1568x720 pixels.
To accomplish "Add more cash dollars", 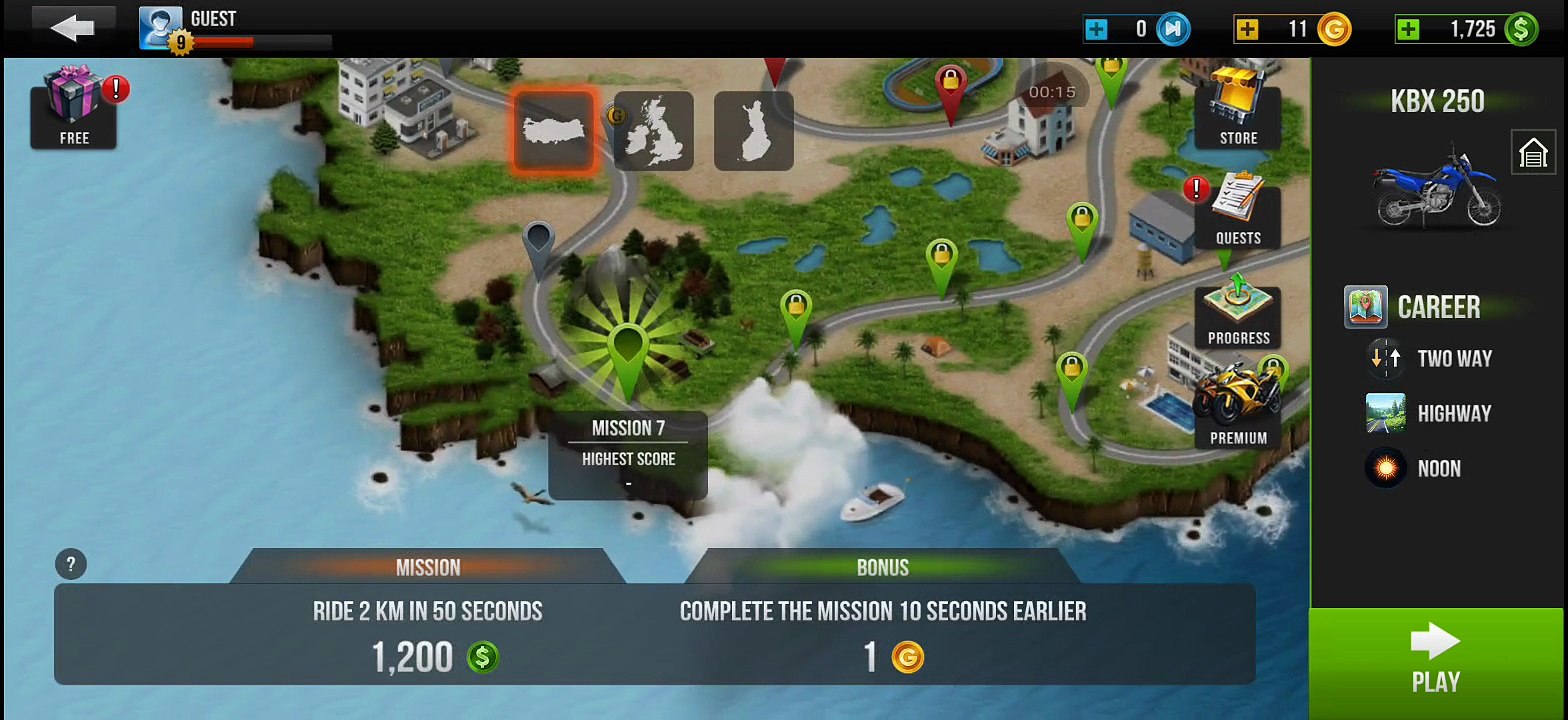I will tap(1409, 29).
